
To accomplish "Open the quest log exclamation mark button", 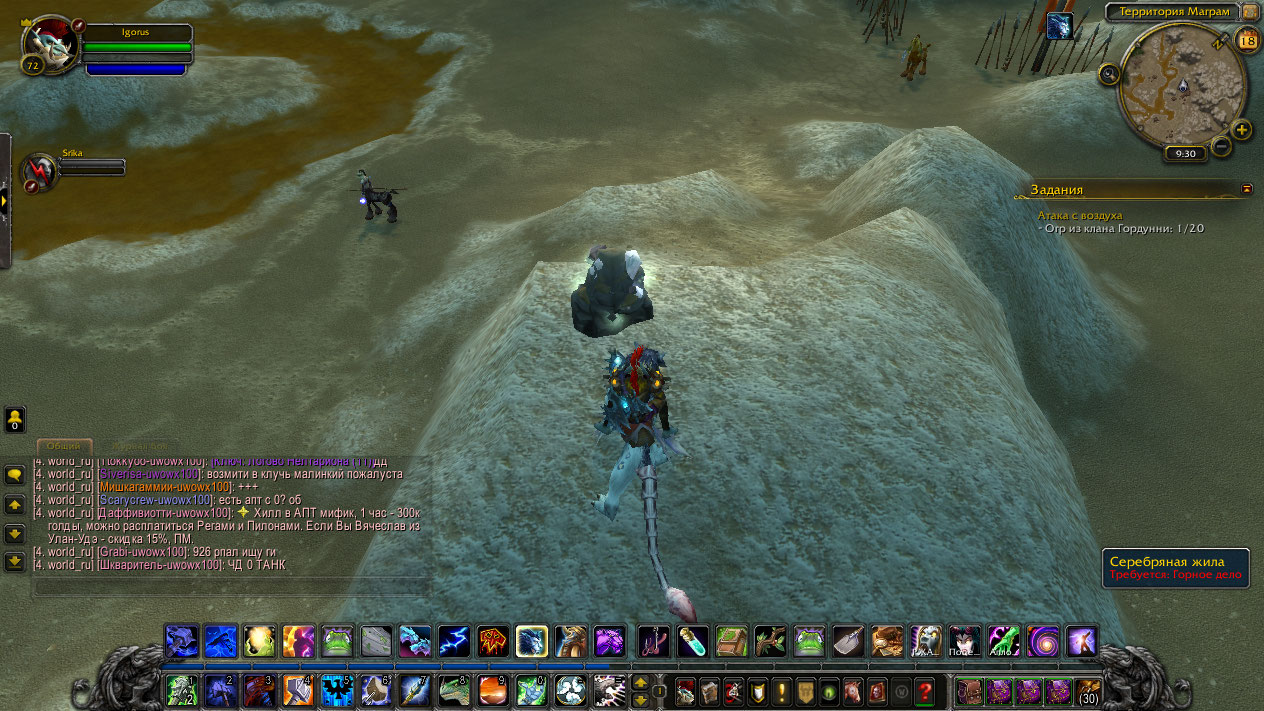I will (x=780, y=690).
